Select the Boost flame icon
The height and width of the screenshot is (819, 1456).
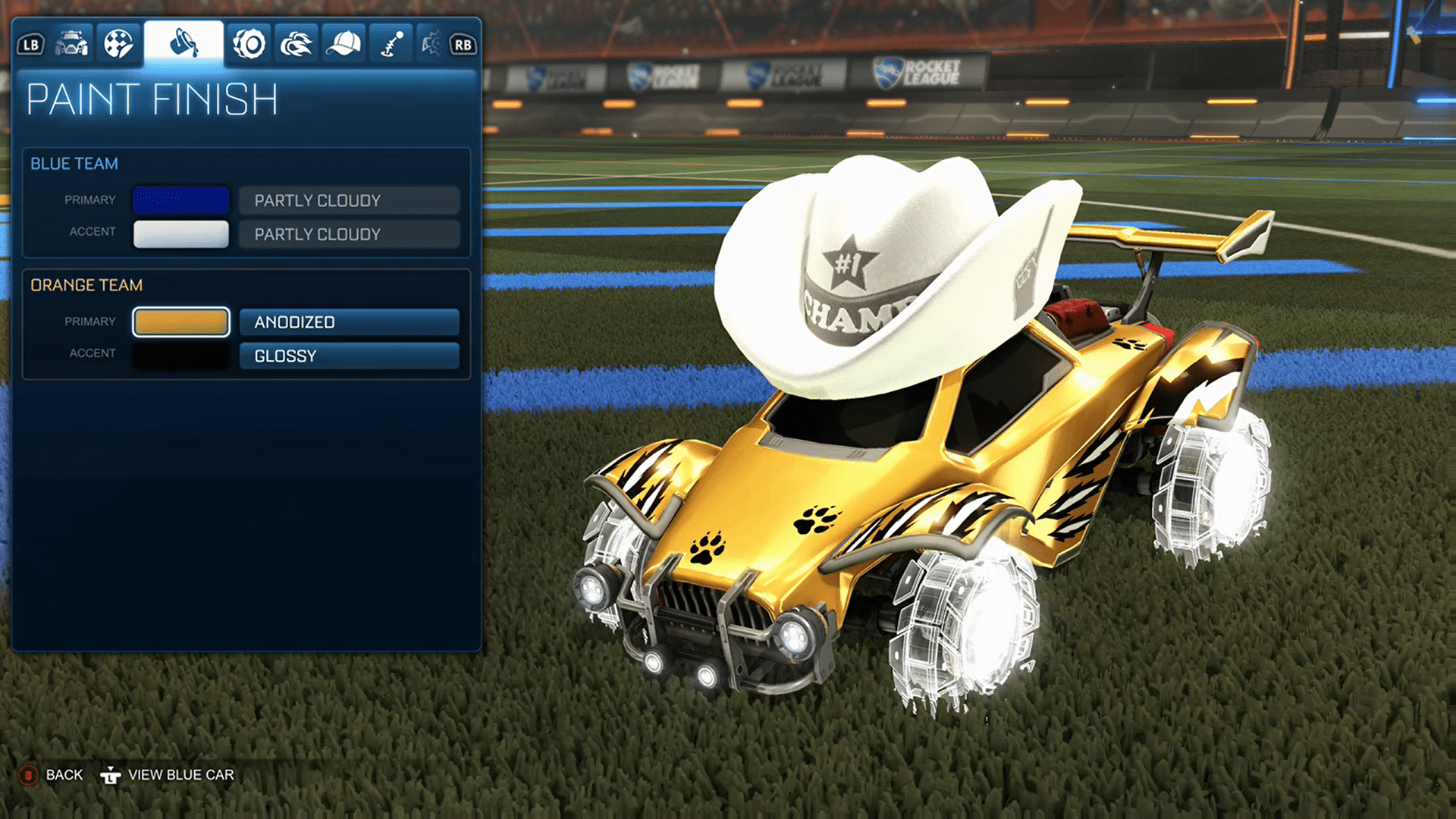pyautogui.click(x=296, y=43)
